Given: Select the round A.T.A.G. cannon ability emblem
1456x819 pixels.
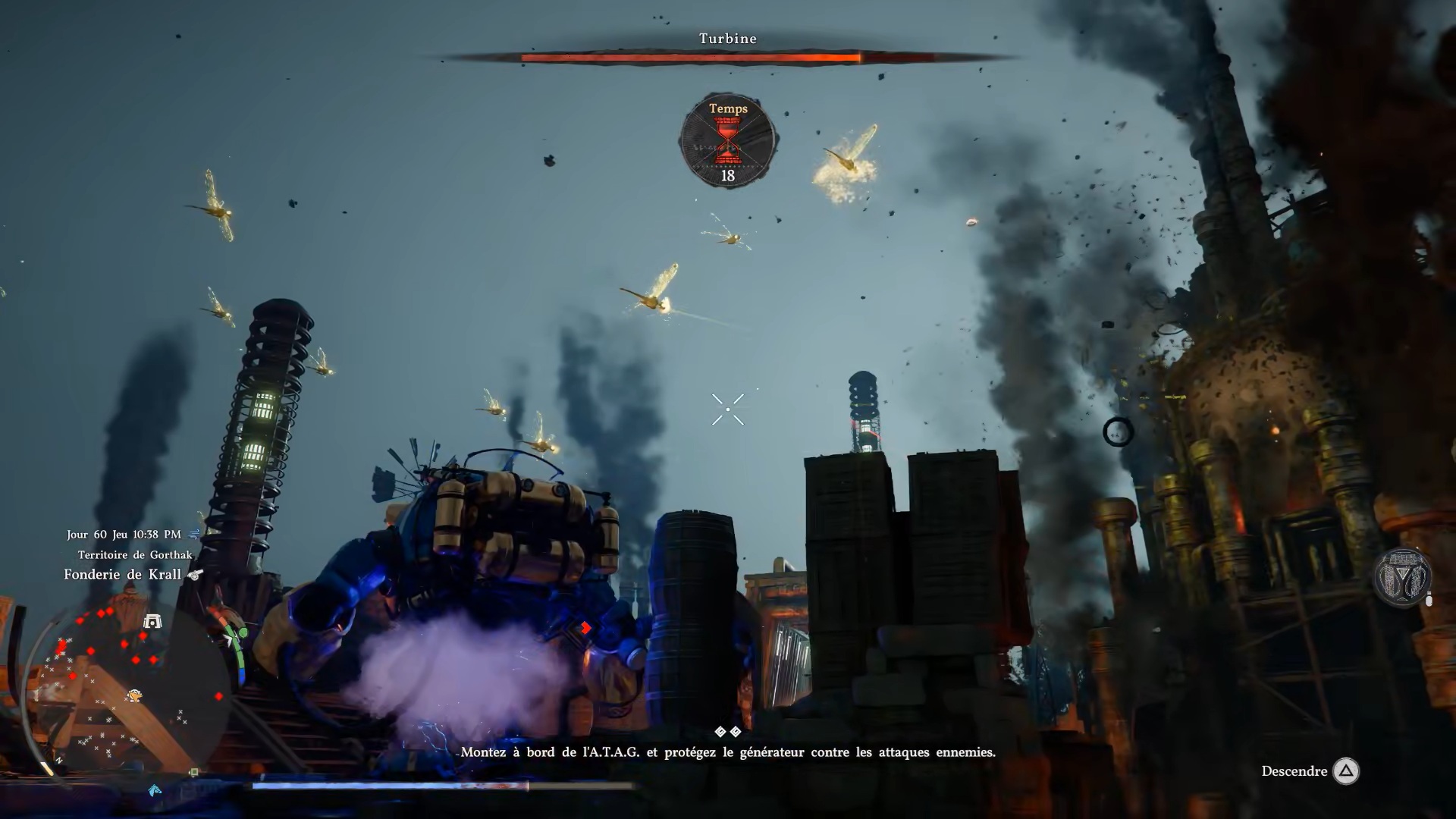Looking at the screenshot, I should click(1402, 578).
